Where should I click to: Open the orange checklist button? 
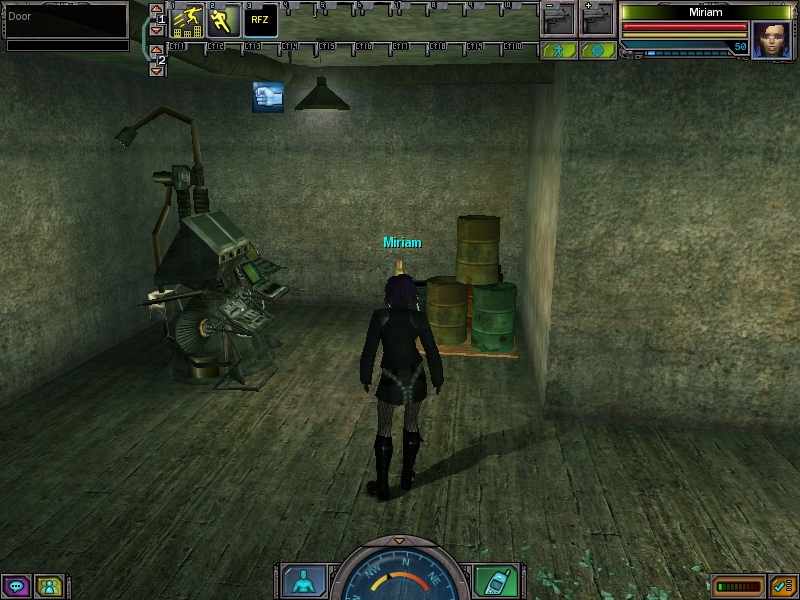783,585
